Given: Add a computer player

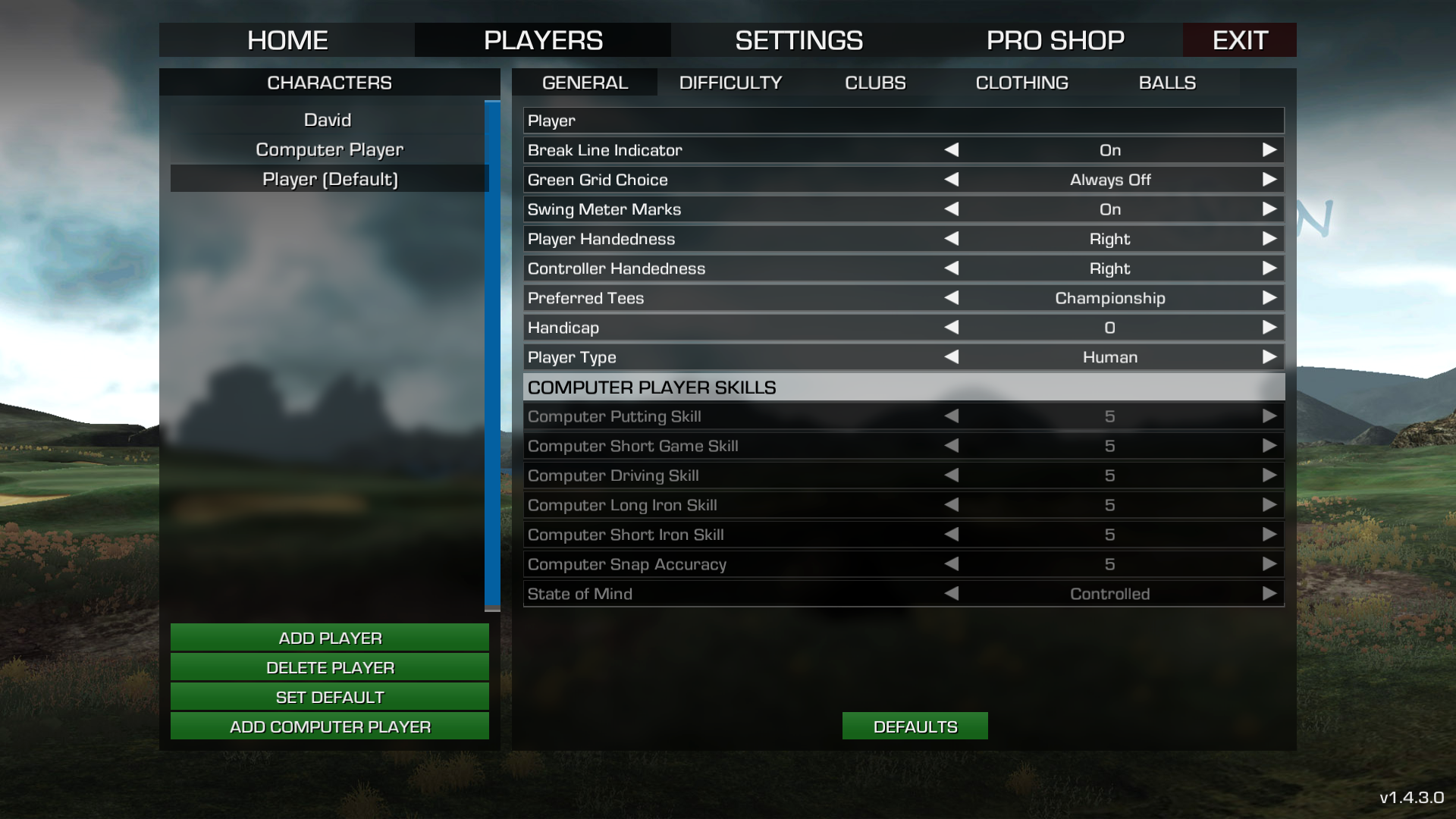Looking at the screenshot, I should click(x=330, y=726).
